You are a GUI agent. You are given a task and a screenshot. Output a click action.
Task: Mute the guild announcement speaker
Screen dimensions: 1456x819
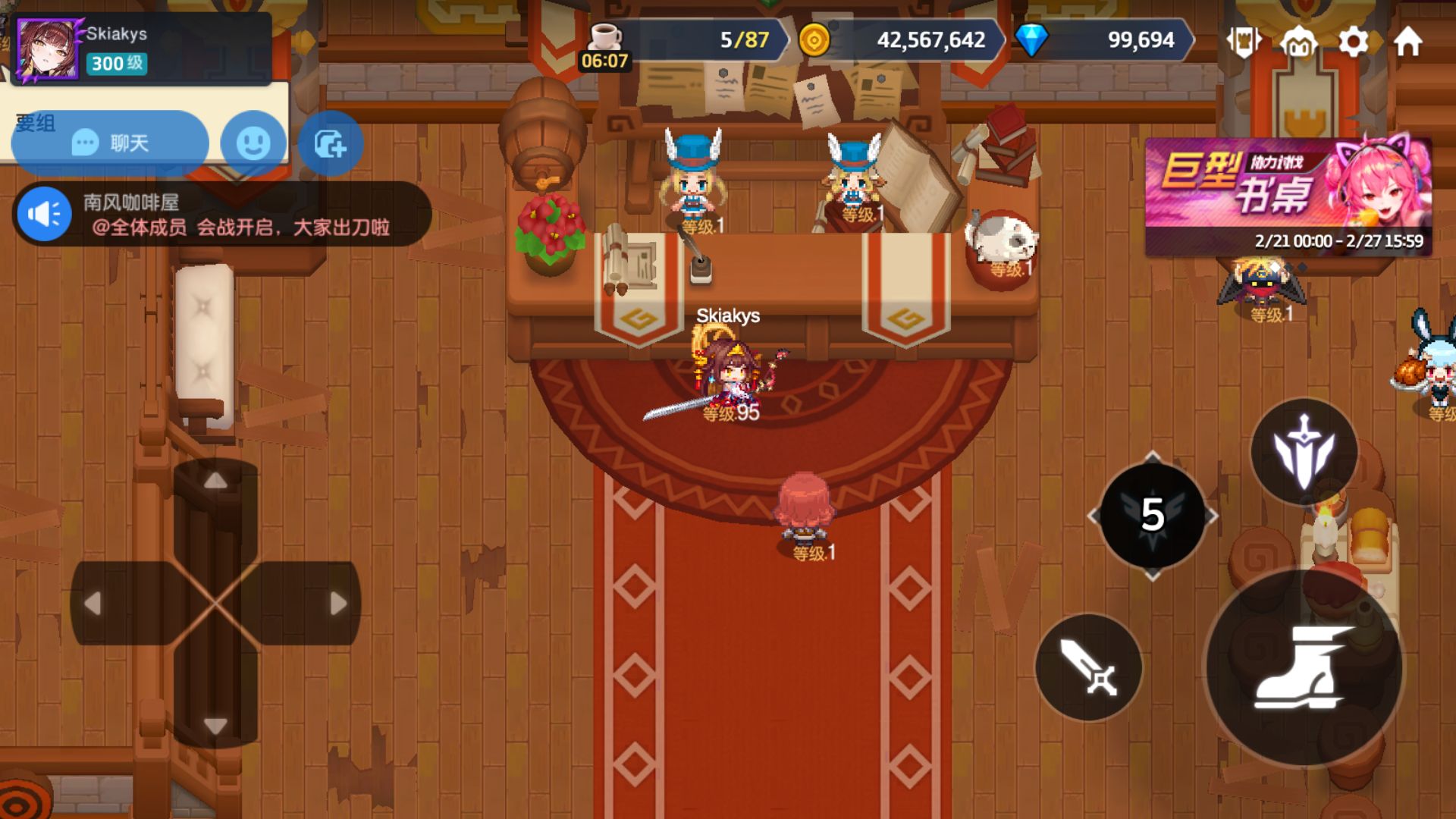tap(43, 213)
